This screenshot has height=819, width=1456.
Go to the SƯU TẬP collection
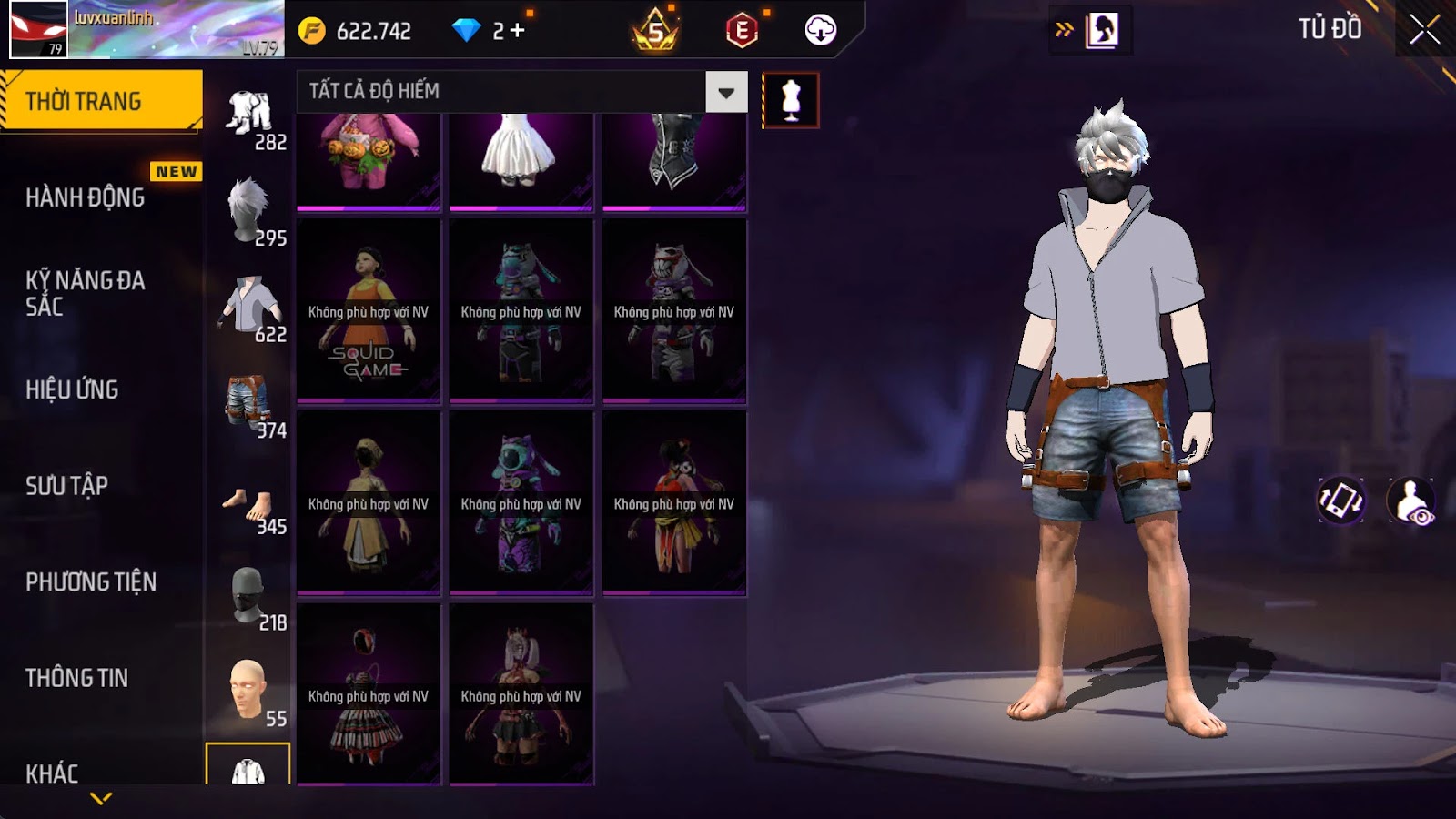tap(66, 486)
